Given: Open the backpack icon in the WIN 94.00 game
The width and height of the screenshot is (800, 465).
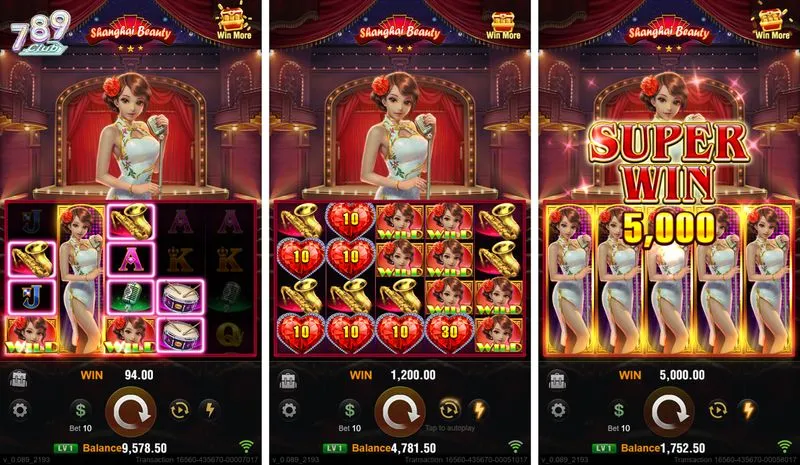Looking at the screenshot, I should click(19, 376).
